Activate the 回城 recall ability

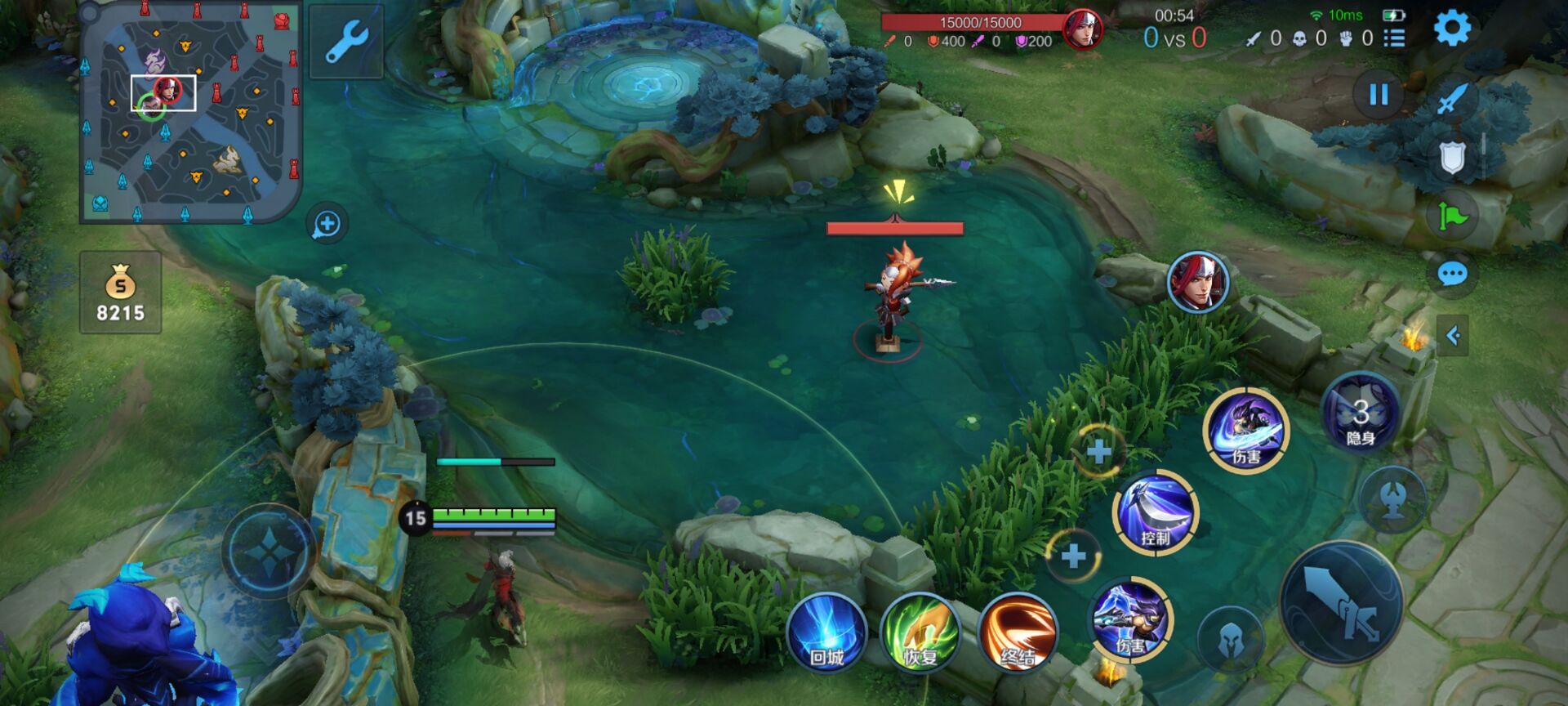(x=826, y=633)
